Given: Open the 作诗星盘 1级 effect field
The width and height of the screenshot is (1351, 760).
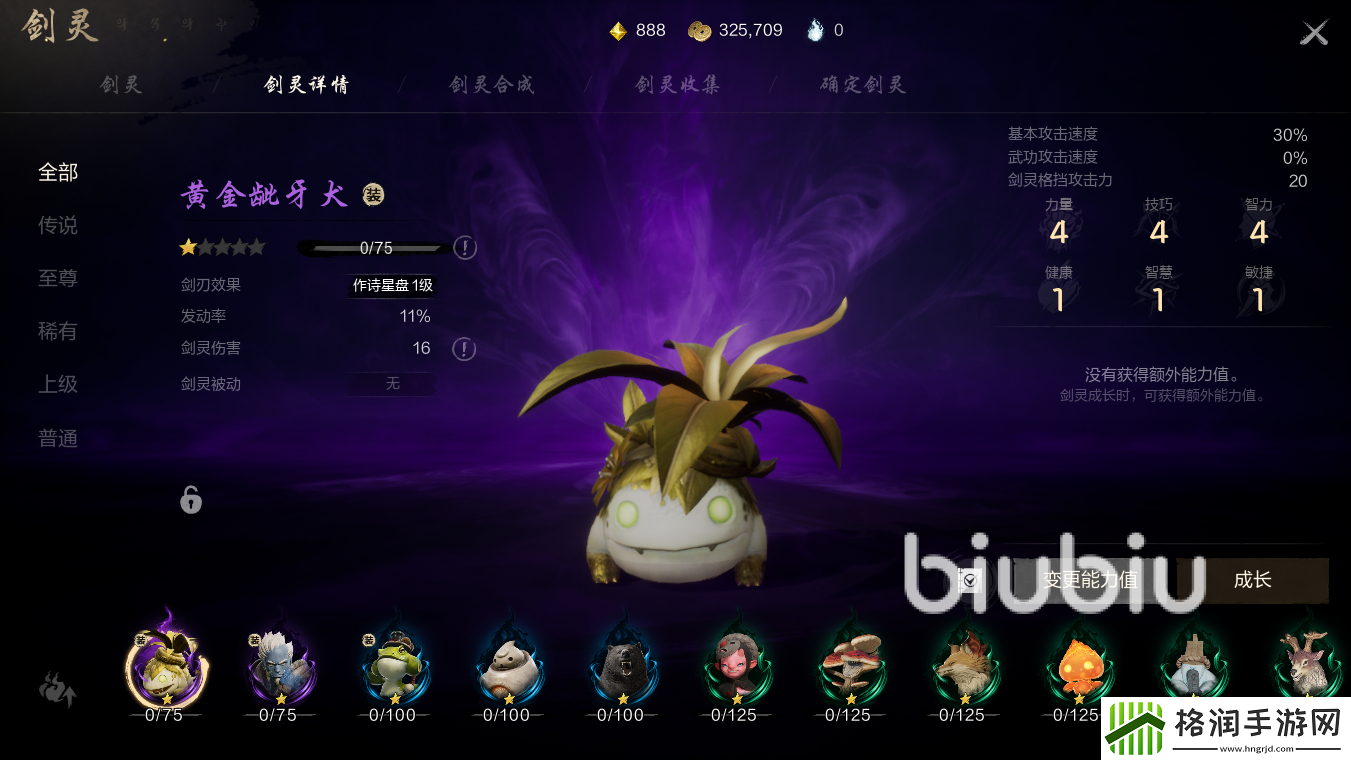Looking at the screenshot, I should [391, 285].
